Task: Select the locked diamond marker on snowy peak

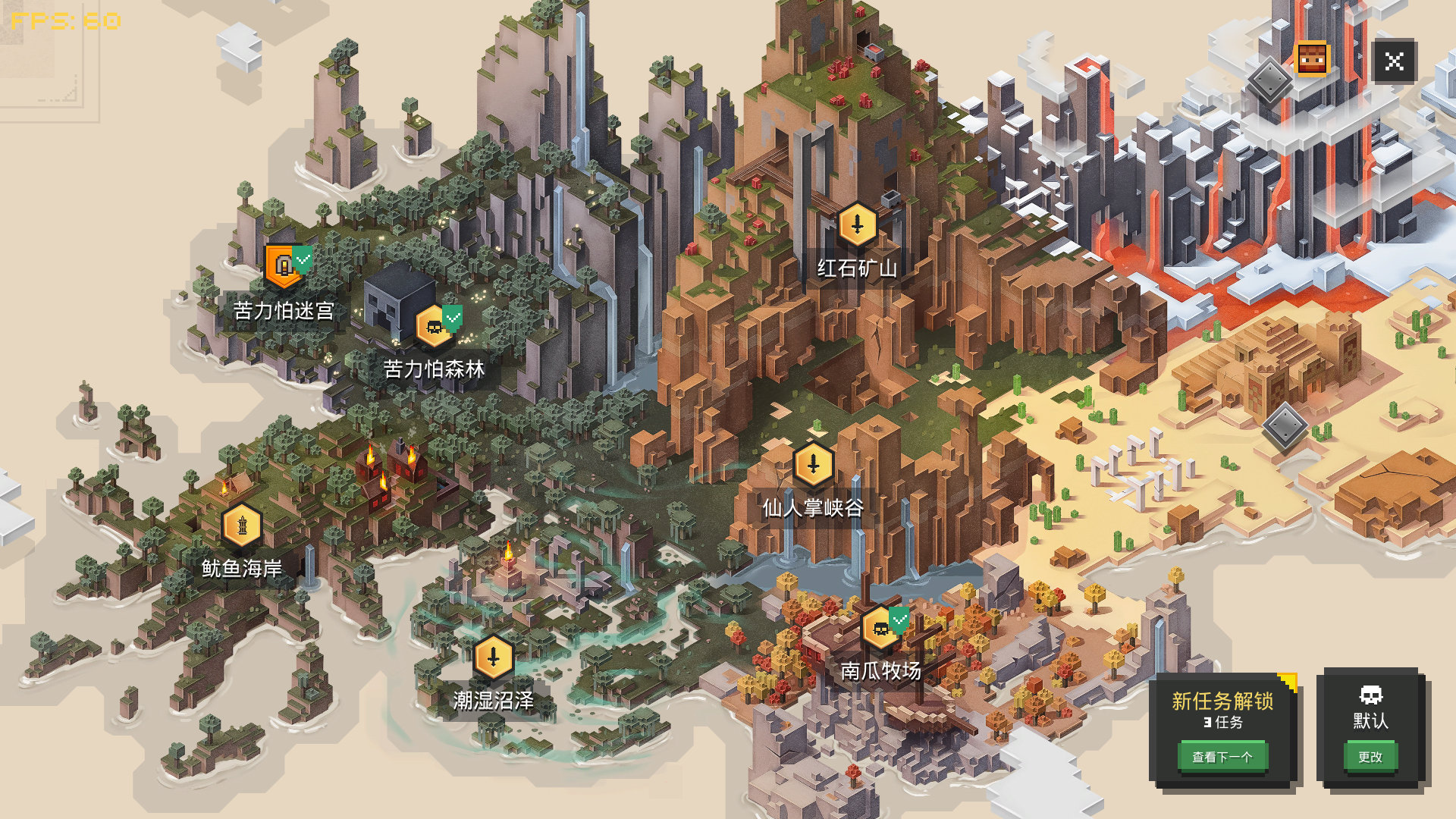Action: click(1269, 80)
